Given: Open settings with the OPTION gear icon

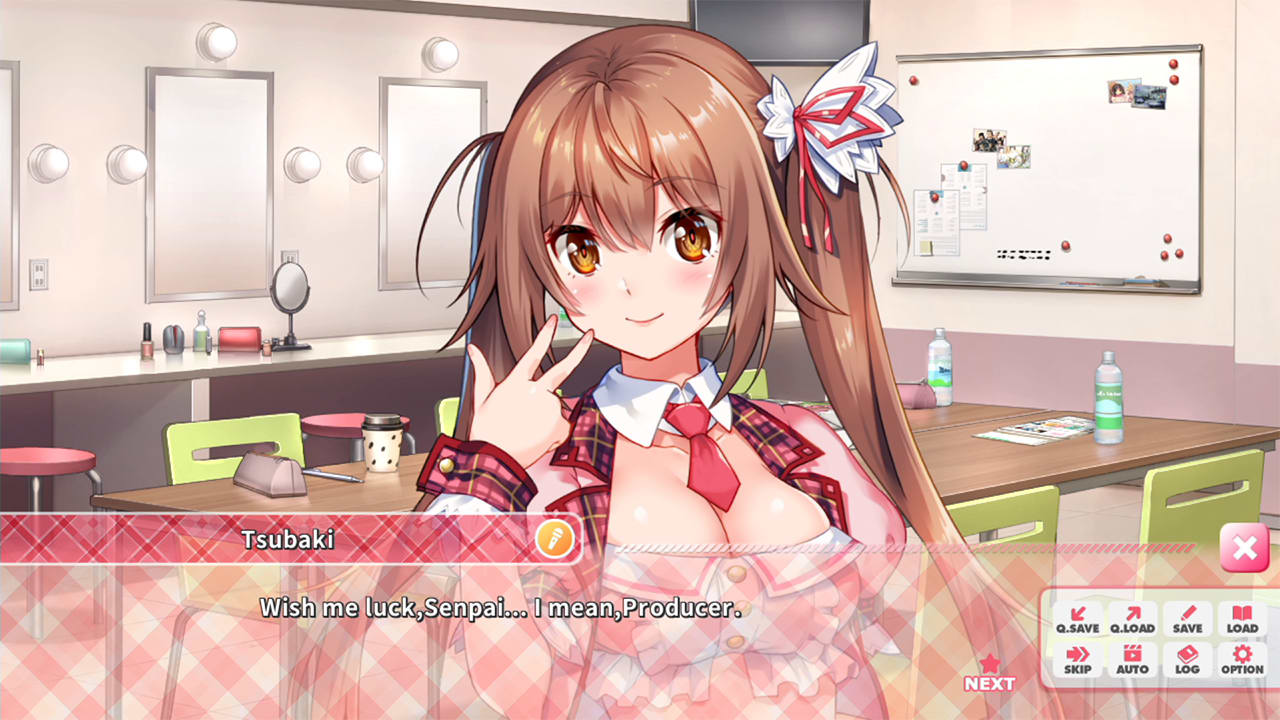Looking at the screenshot, I should 1240,660.
